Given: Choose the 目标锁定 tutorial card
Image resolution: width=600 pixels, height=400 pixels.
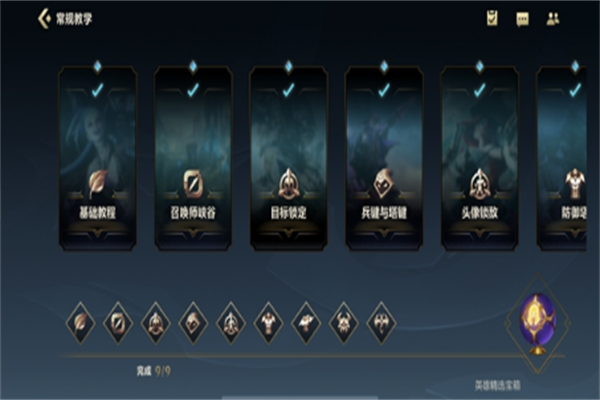Looking at the screenshot, I should click(x=289, y=158).
